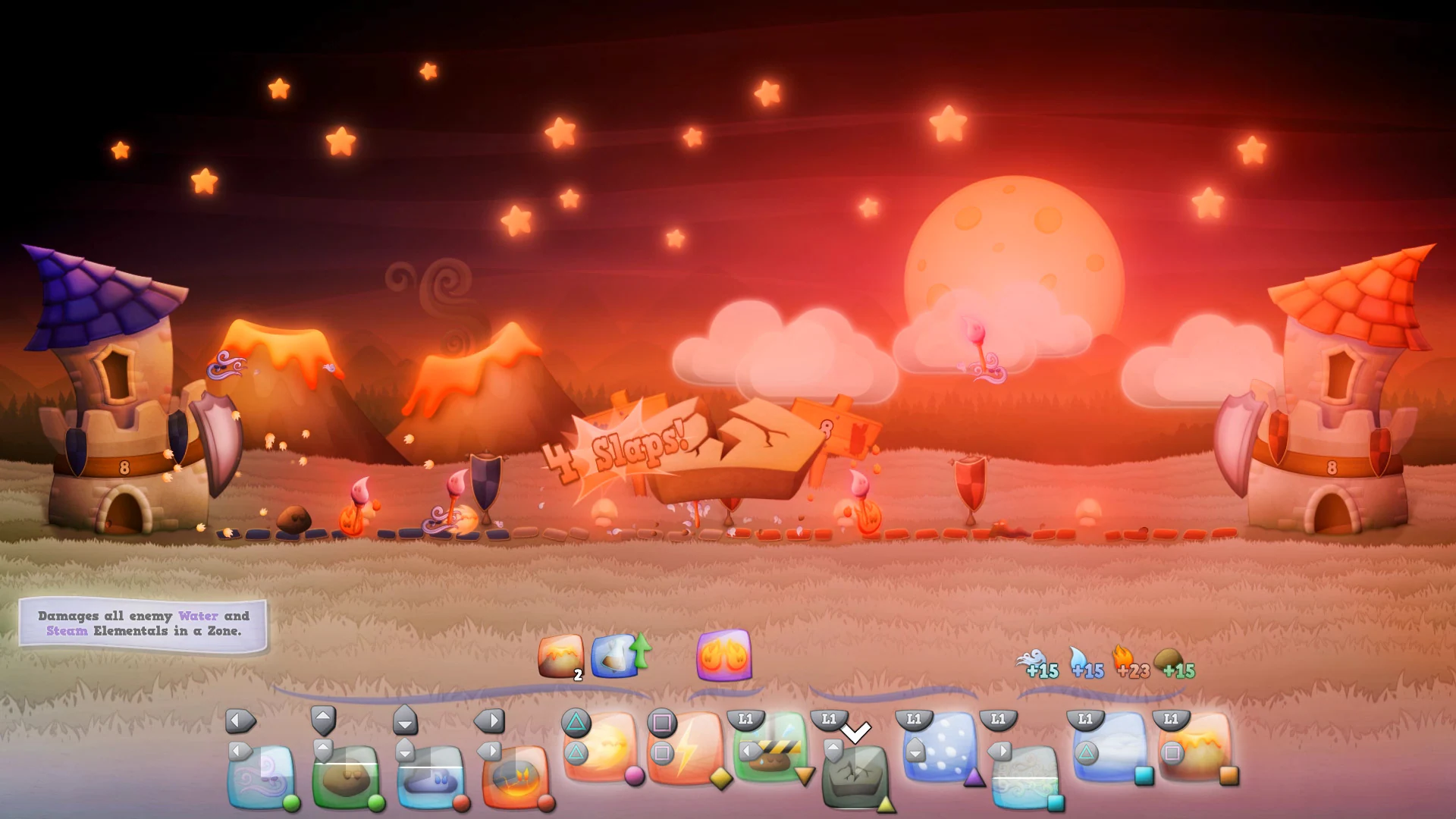The width and height of the screenshot is (1456, 819).
Task: Click the right-arrow prompt above lava card
Action: coord(489,720)
